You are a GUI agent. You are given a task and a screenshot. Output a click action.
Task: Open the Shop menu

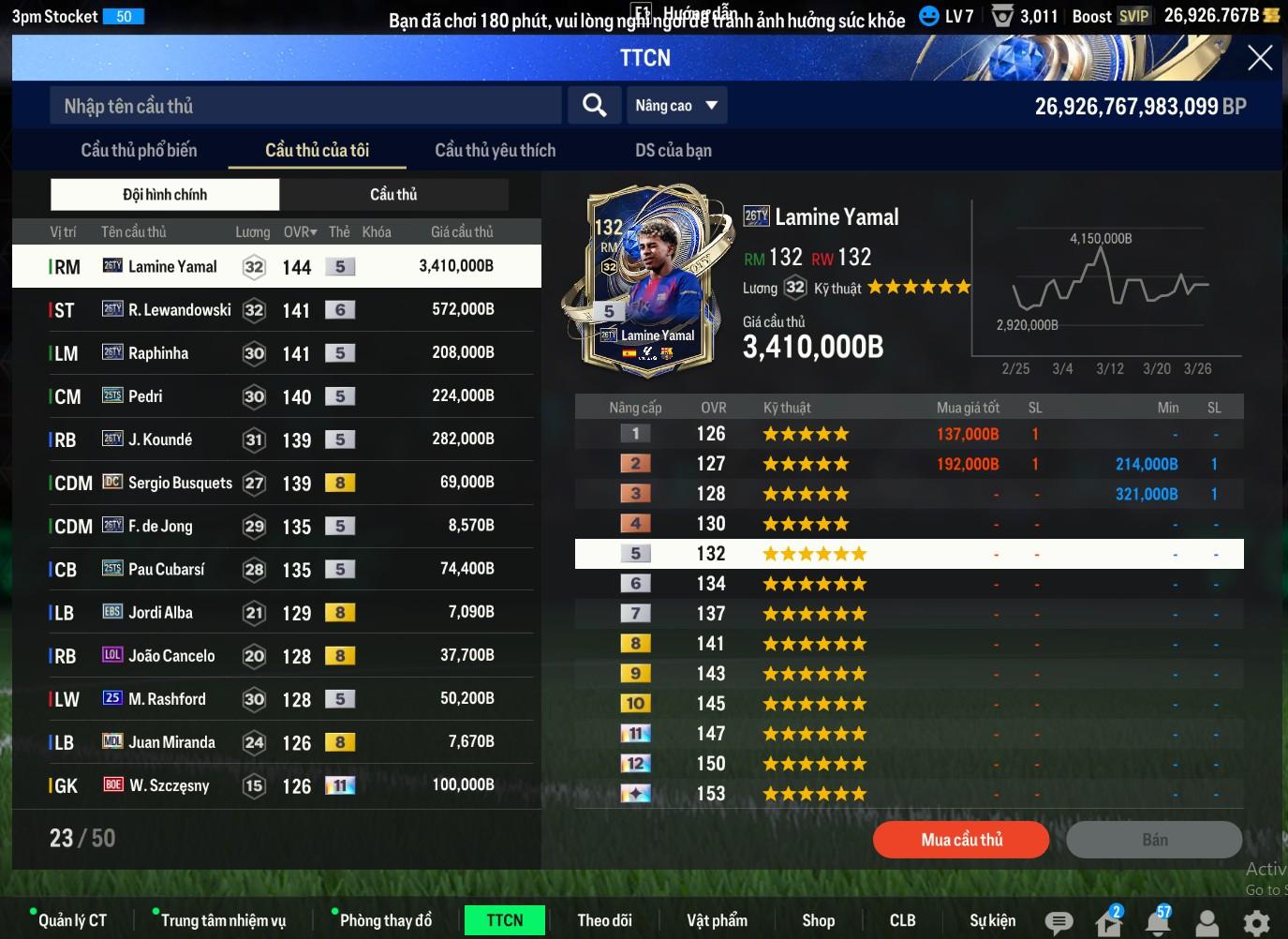(818, 920)
